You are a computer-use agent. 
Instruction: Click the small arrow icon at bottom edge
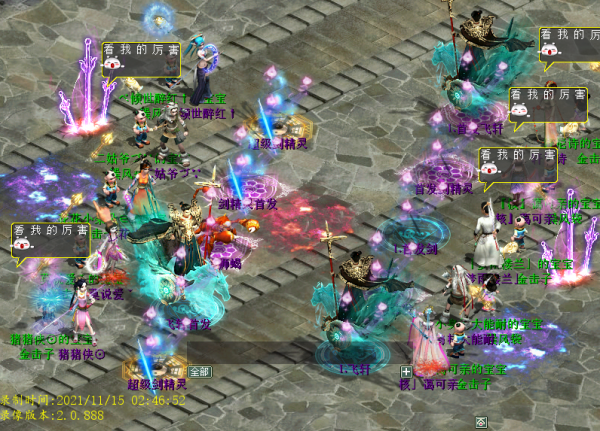(x=481, y=421)
